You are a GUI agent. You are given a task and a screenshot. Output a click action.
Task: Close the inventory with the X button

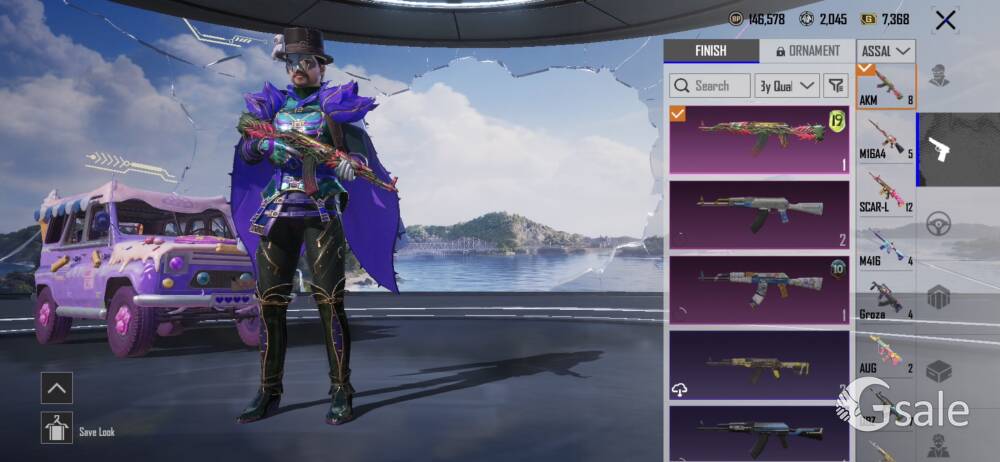click(945, 20)
